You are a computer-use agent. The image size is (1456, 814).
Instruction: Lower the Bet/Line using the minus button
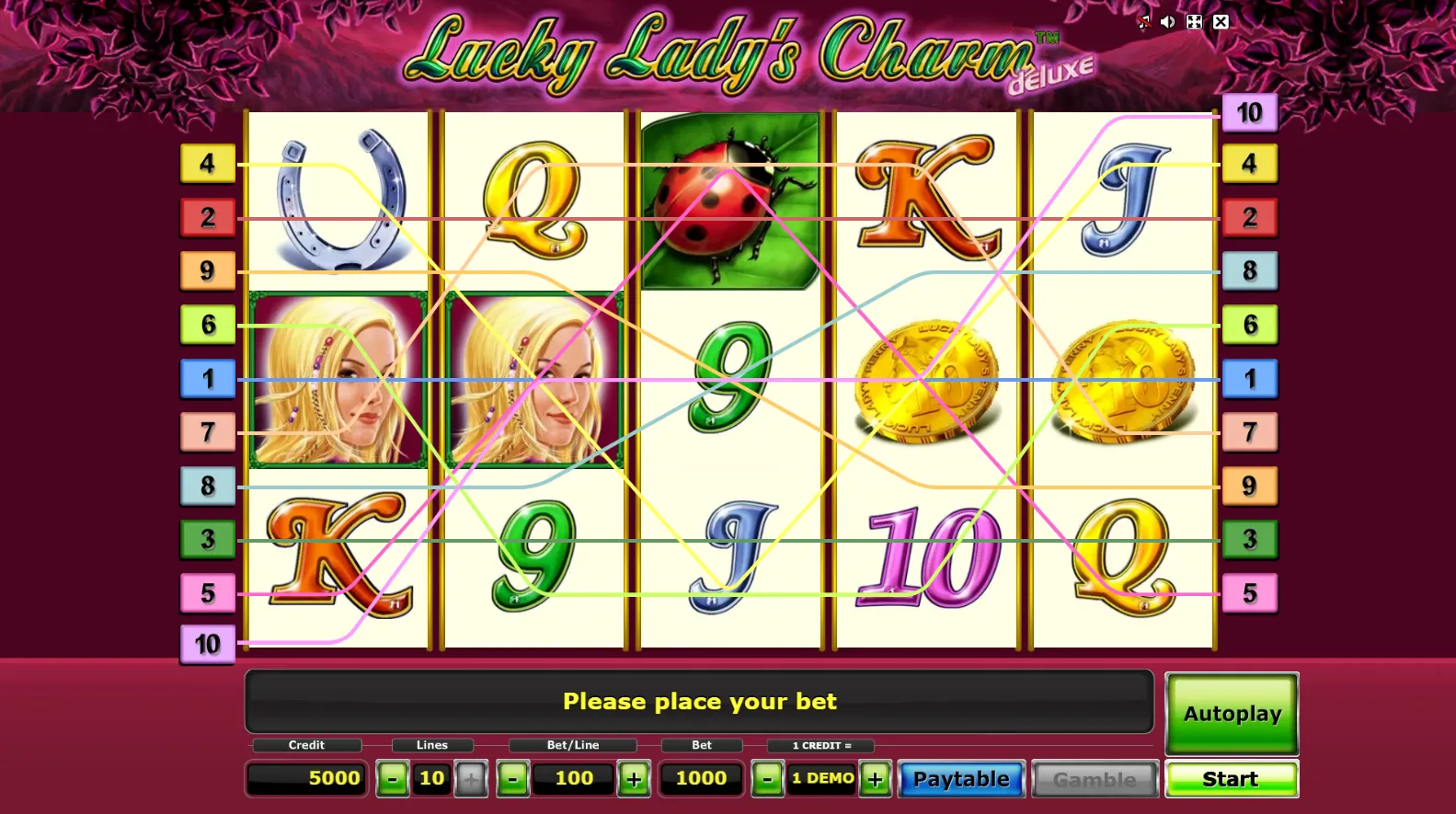pos(511,778)
